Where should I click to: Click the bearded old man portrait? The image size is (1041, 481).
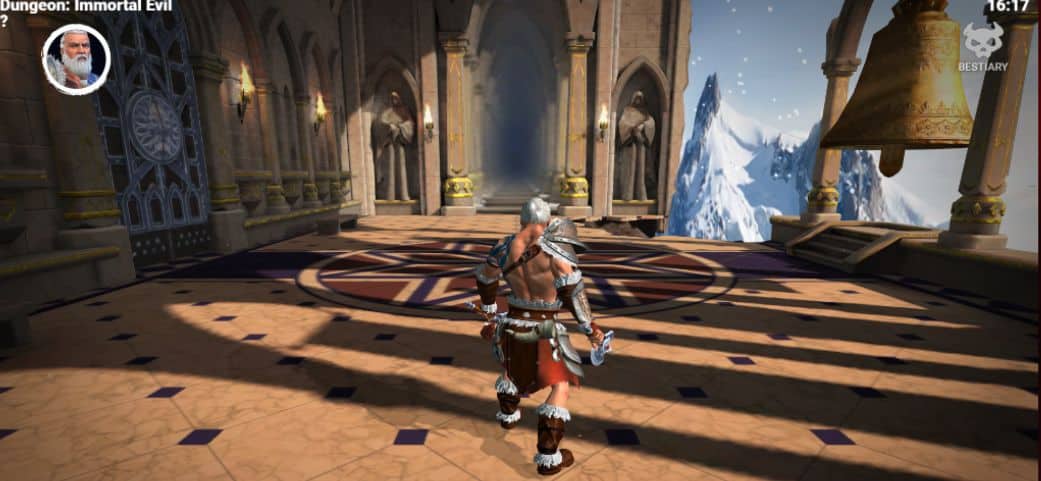[76, 59]
